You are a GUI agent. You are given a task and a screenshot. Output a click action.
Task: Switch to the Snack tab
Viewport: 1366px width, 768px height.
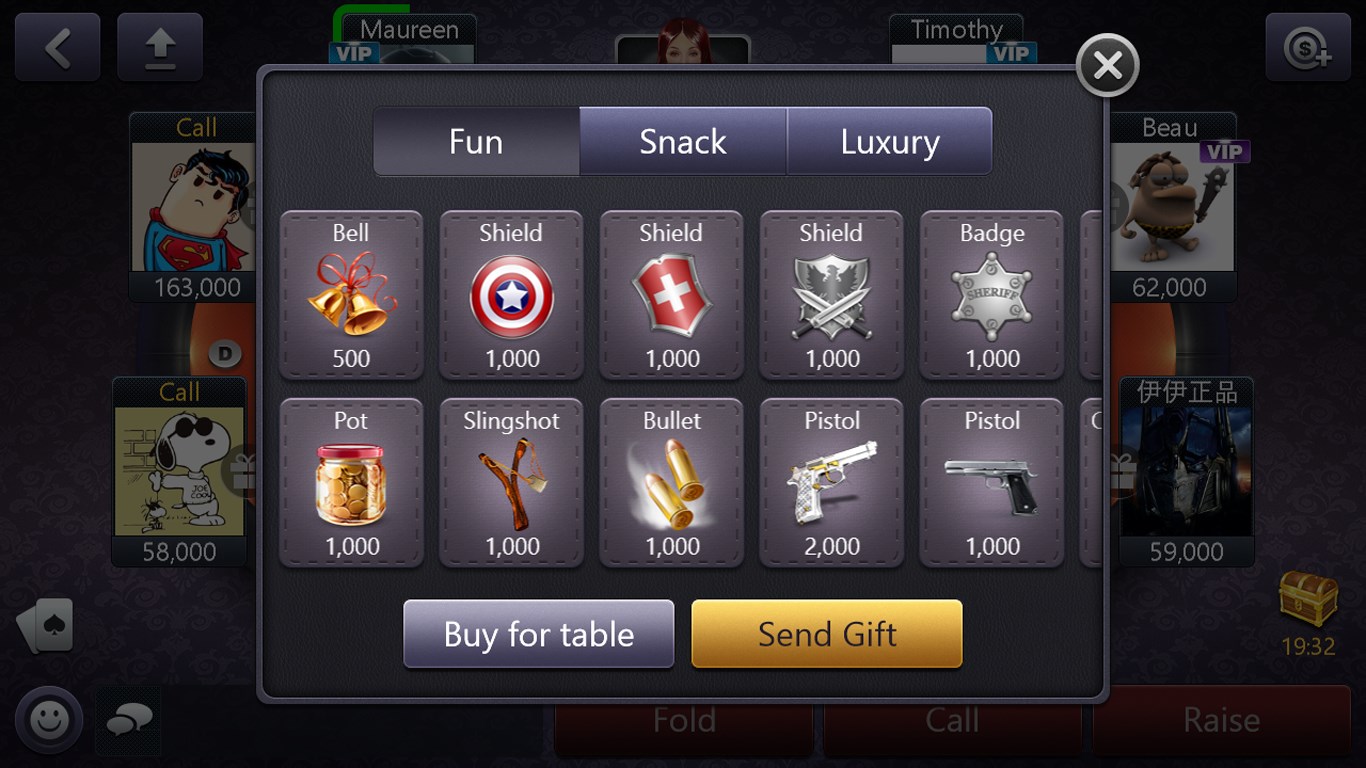pyautogui.click(x=682, y=141)
